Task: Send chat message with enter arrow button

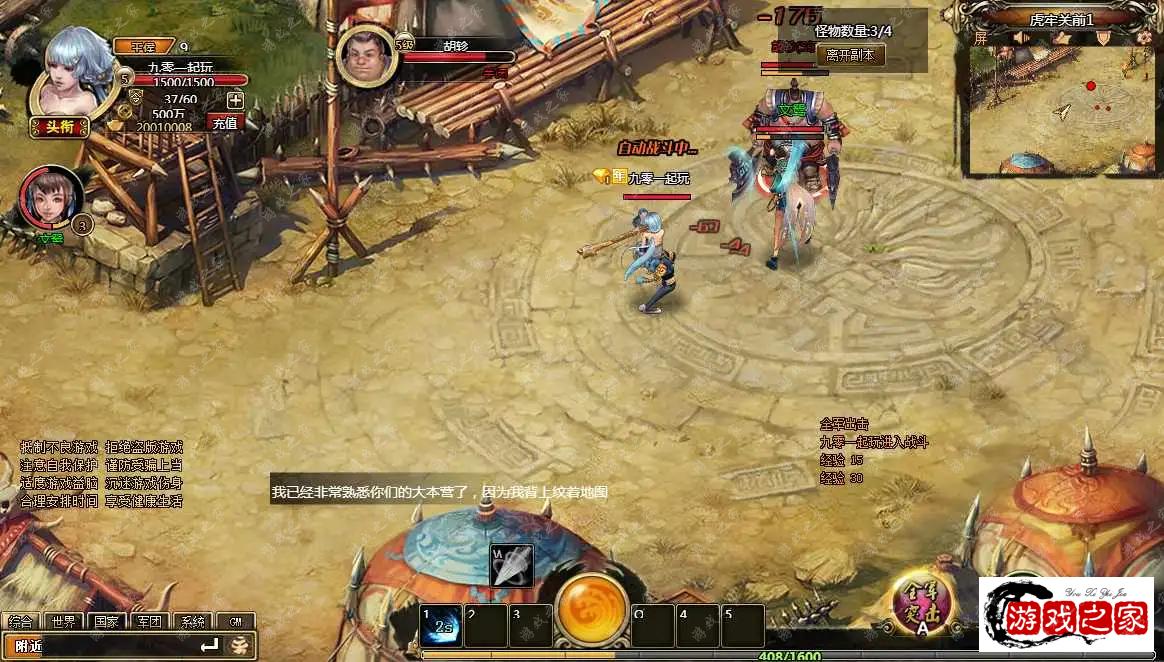Action: pyautogui.click(x=209, y=646)
